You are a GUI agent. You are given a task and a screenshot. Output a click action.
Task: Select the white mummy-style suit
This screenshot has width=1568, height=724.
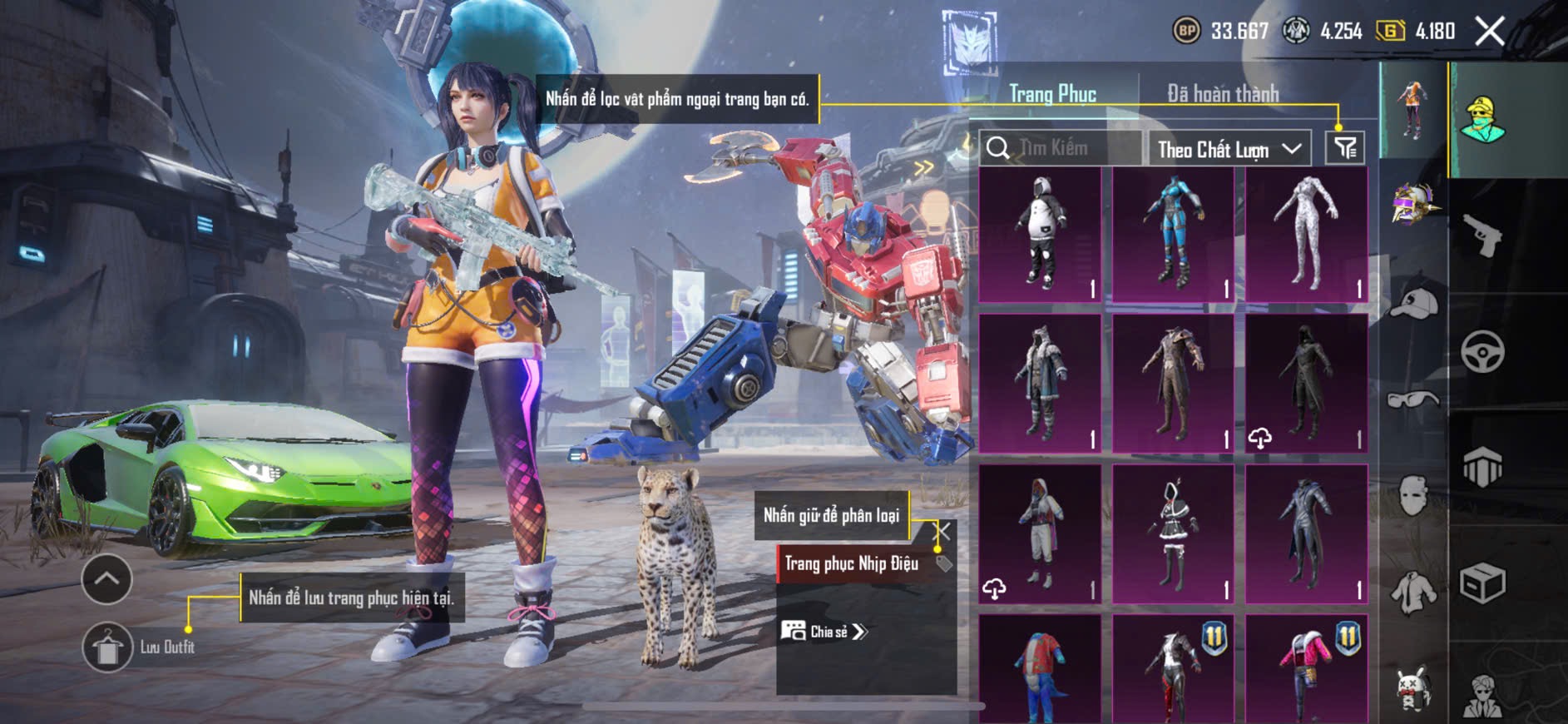pos(1306,234)
